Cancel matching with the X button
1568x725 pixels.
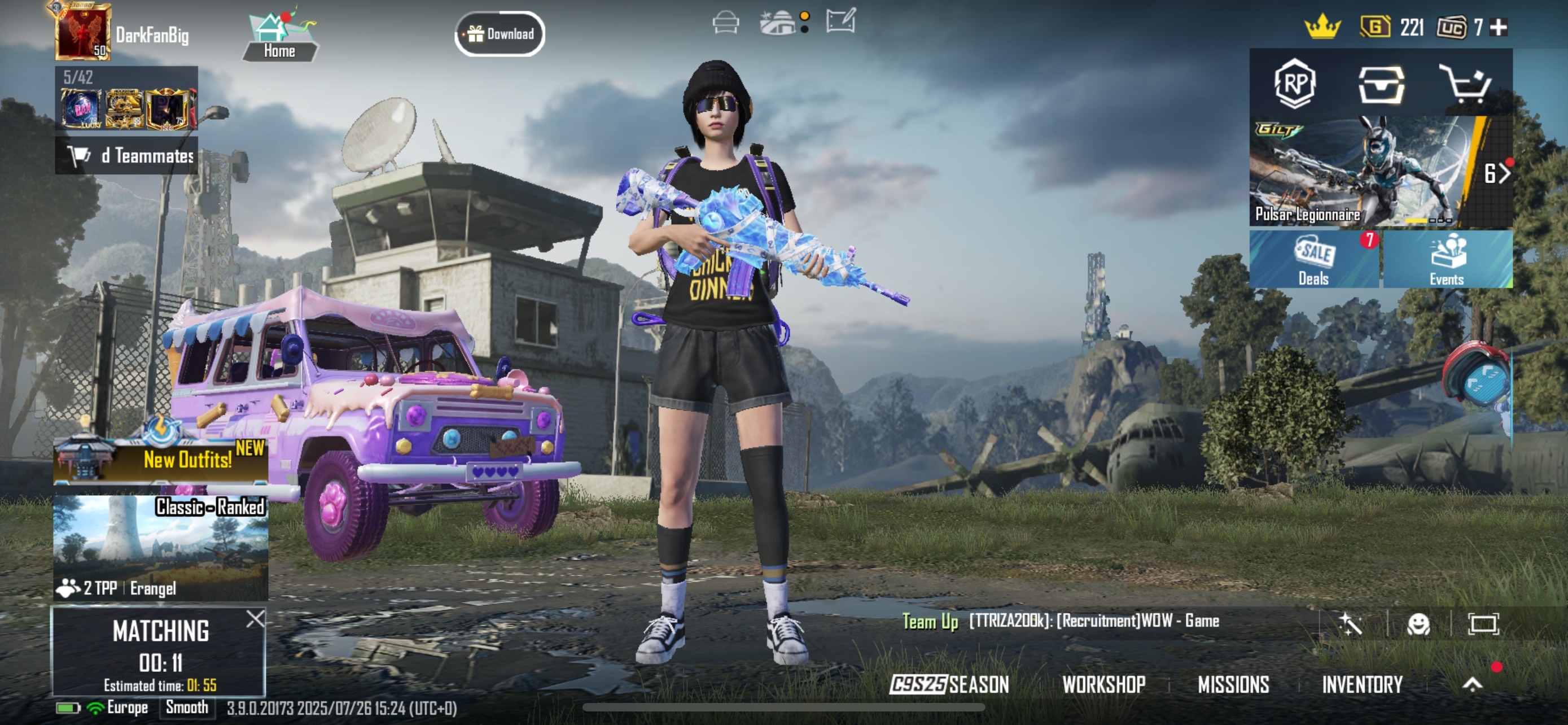(x=256, y=619)
